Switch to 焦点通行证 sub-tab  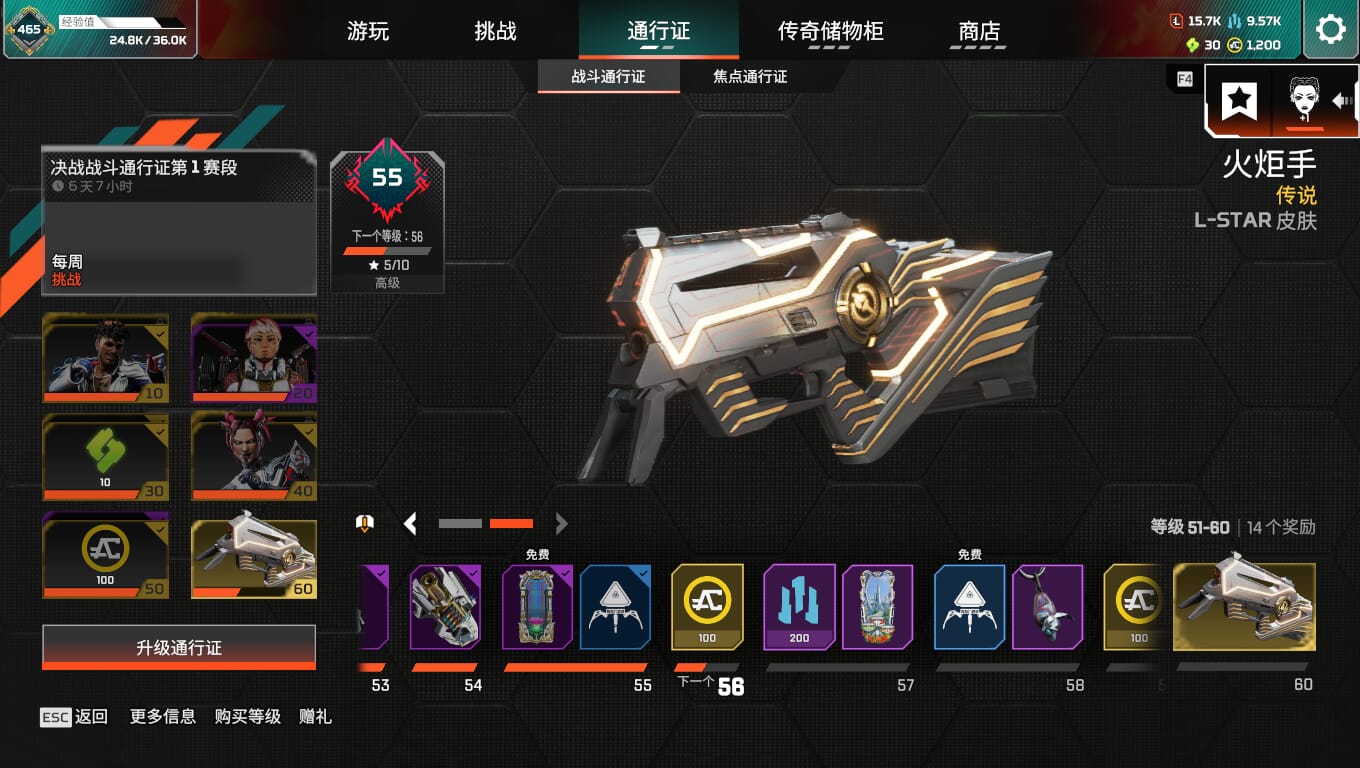click(750, 77)
